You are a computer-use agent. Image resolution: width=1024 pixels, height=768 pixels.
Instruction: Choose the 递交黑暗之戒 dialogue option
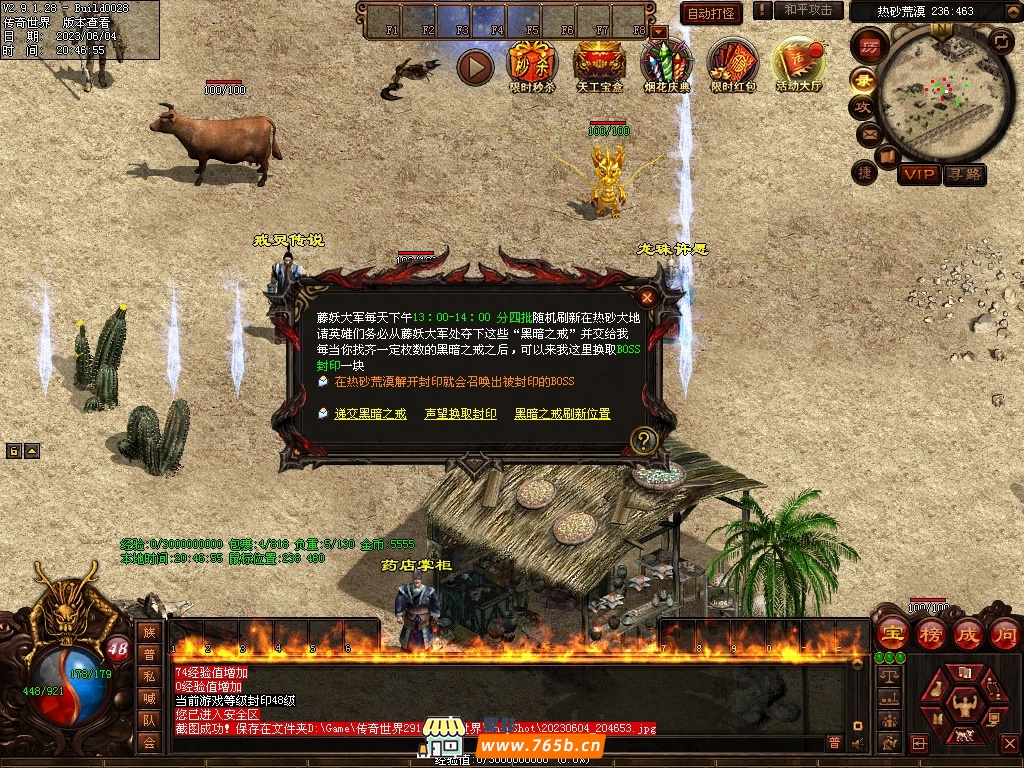[x=370, y=414]
